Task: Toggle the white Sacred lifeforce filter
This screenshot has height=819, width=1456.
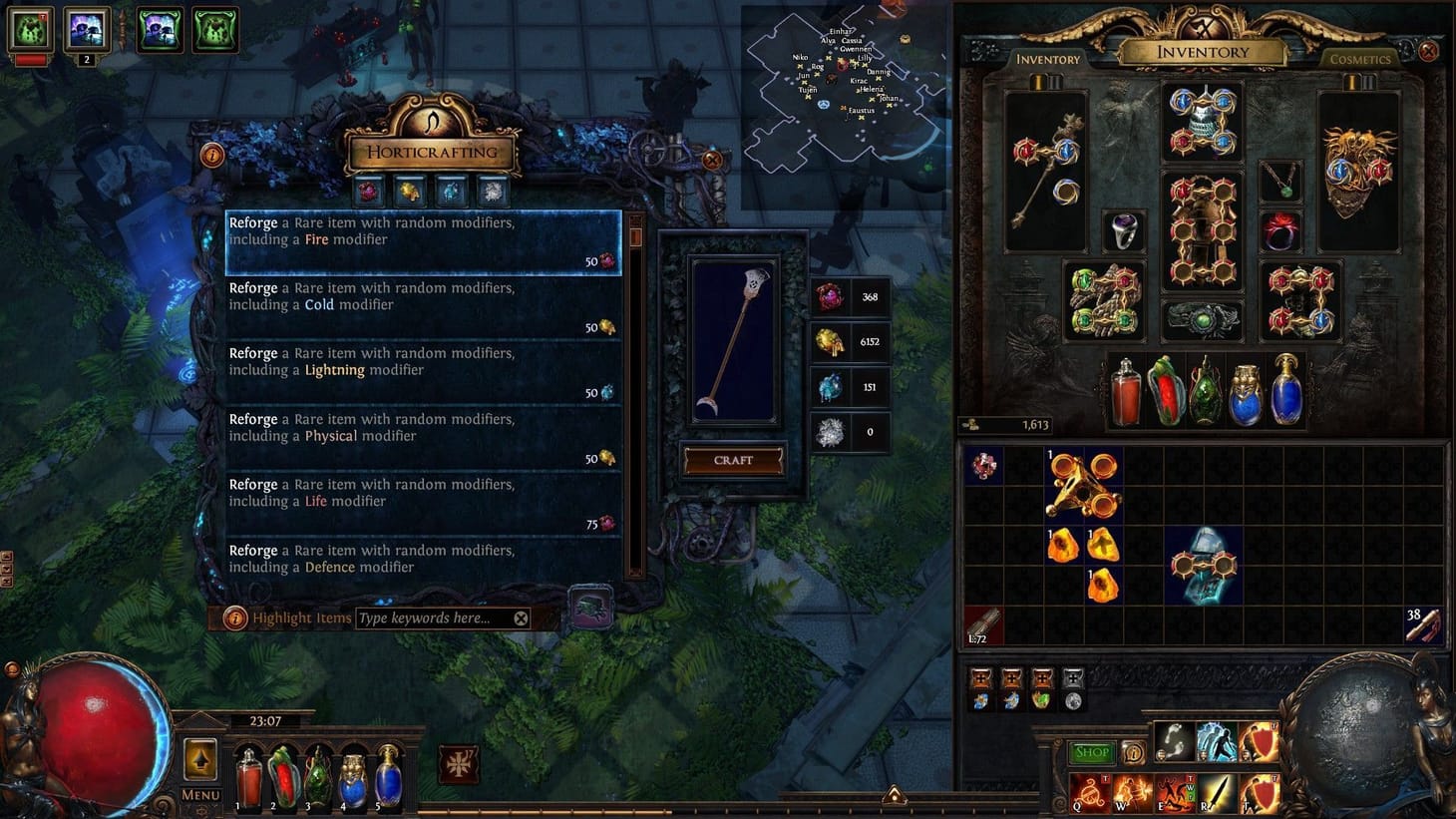Action: pos(493,190)
